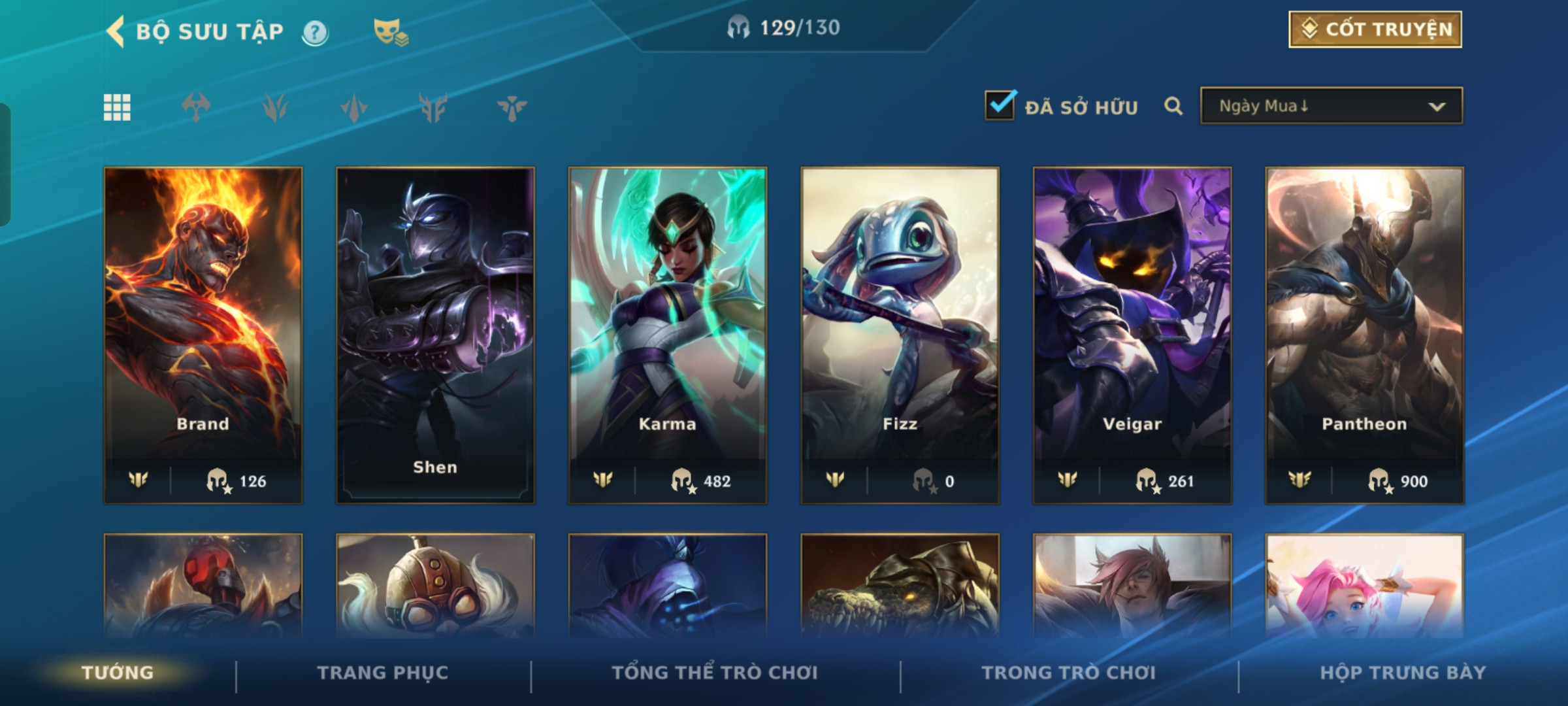
Task: Select the all-roles grid filter
Action: 117,107
